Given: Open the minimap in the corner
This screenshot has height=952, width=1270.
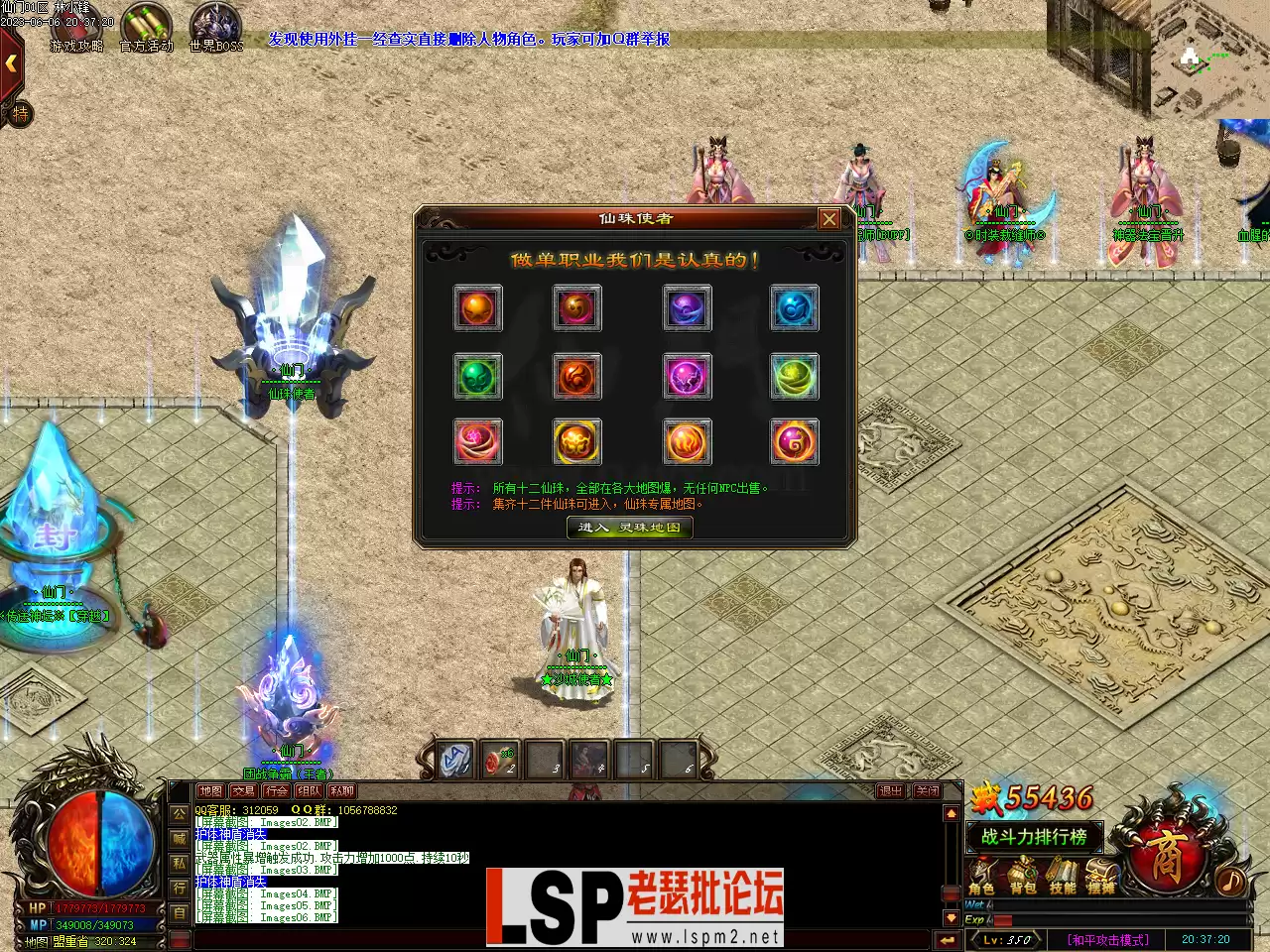Looking at the screenshot, I should [x=1208, y=58].
